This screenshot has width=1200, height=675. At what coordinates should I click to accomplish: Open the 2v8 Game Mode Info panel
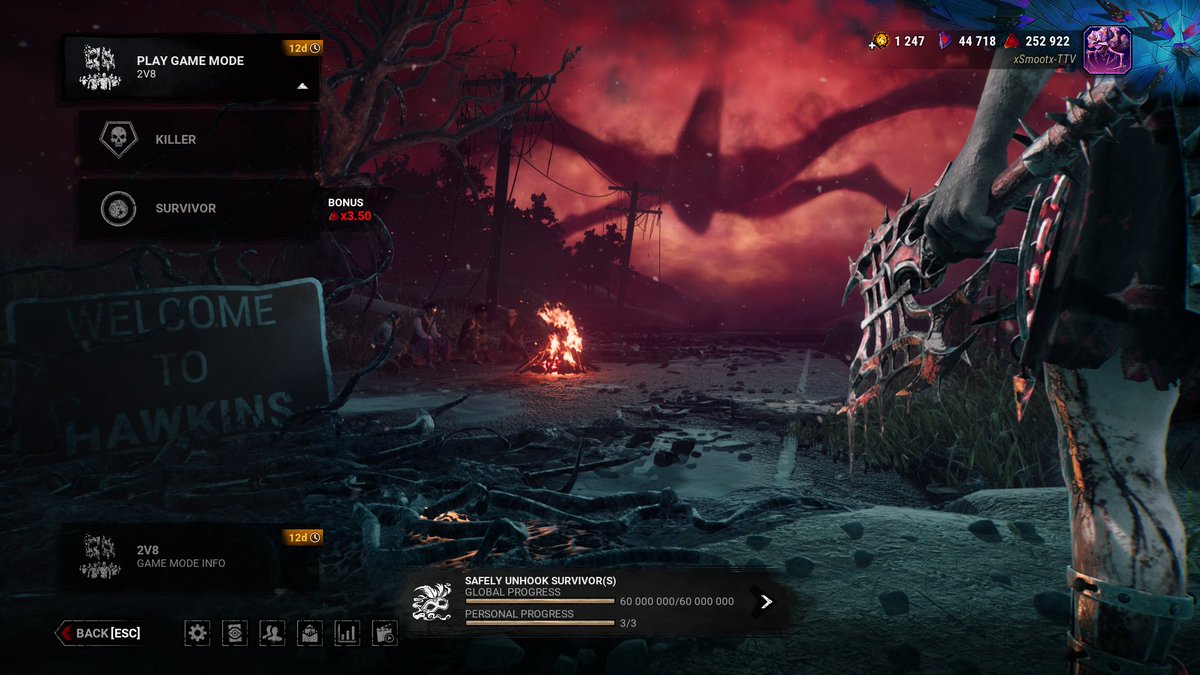(x=191, y=556)
